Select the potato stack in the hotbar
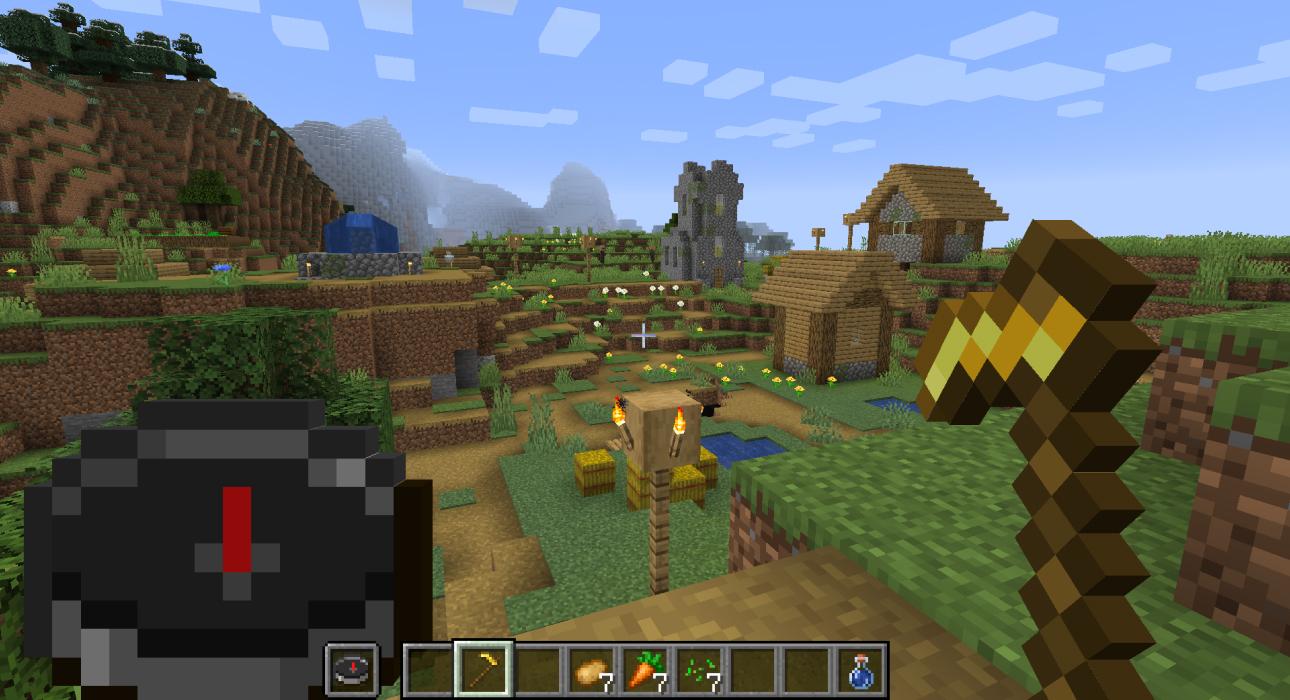The height and width of the screenshot is (700, 1290). click(x=591, y=669)
